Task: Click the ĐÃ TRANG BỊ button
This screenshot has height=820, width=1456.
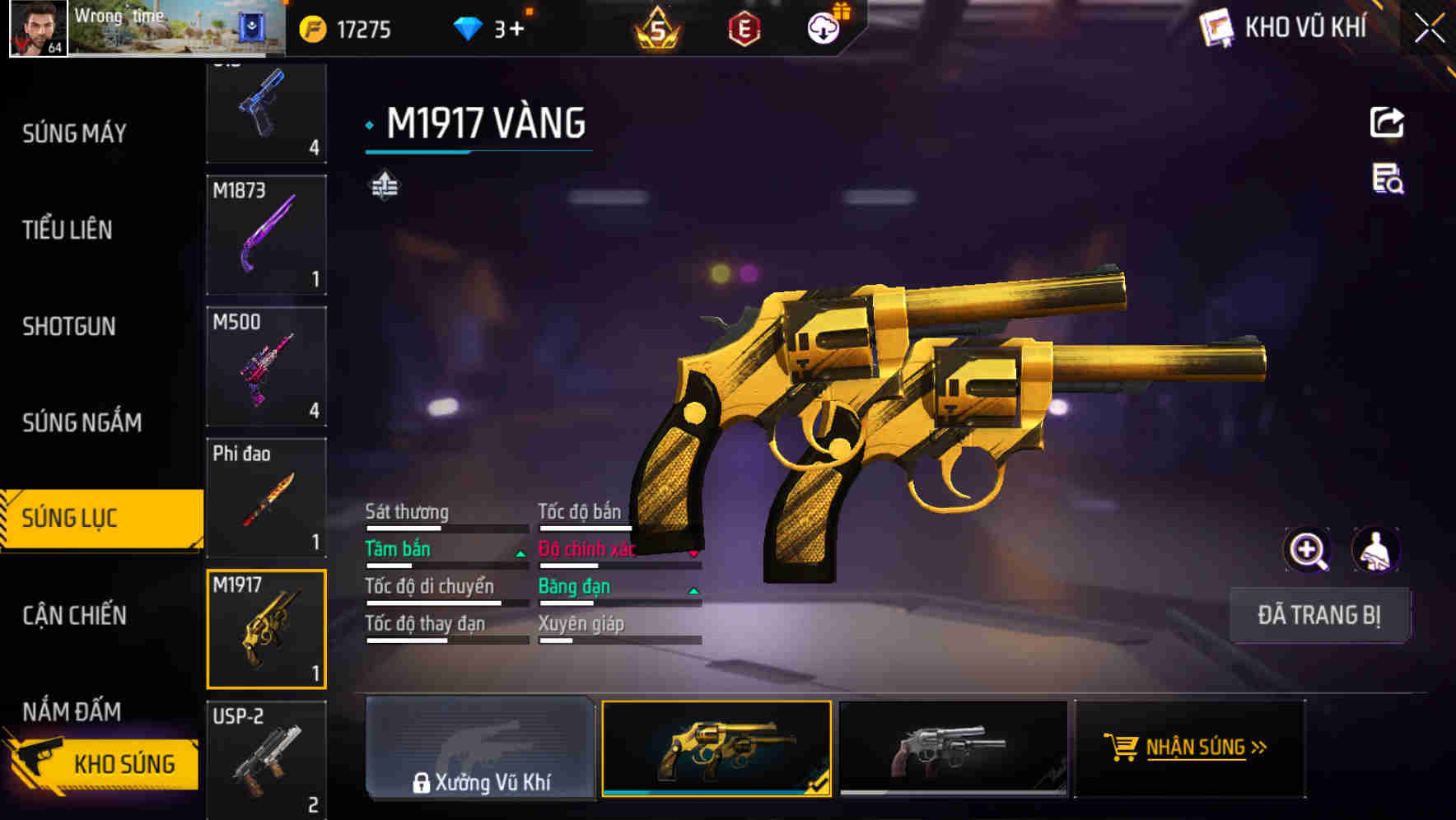Action: click(1320, 615)
